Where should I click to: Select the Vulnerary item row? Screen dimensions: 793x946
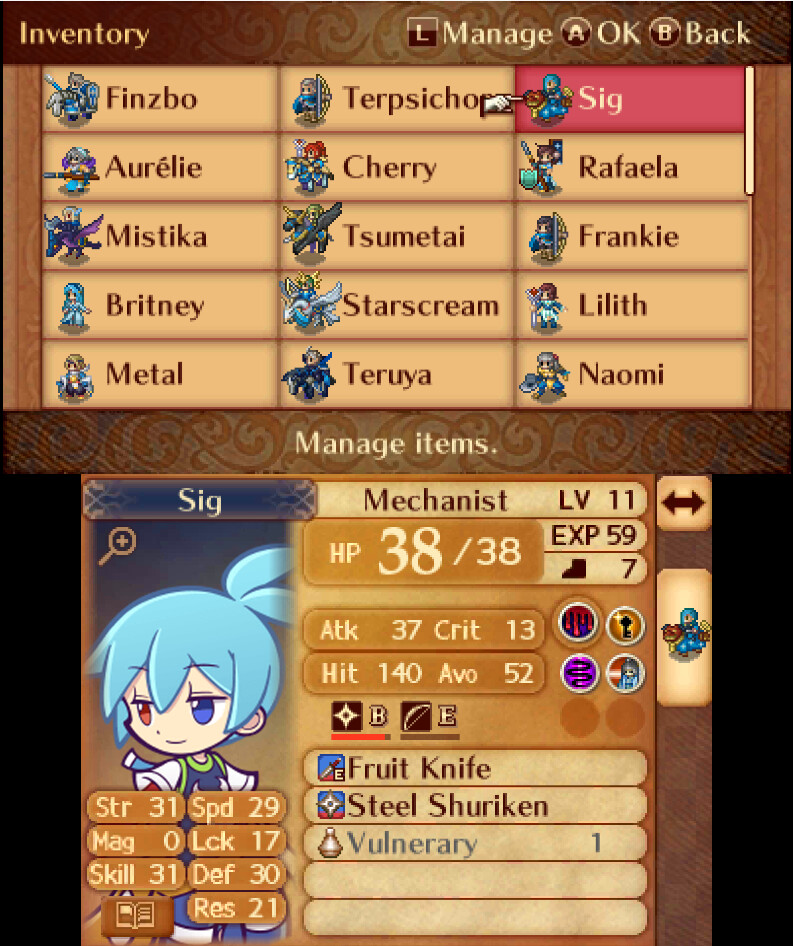pos(475,843)
